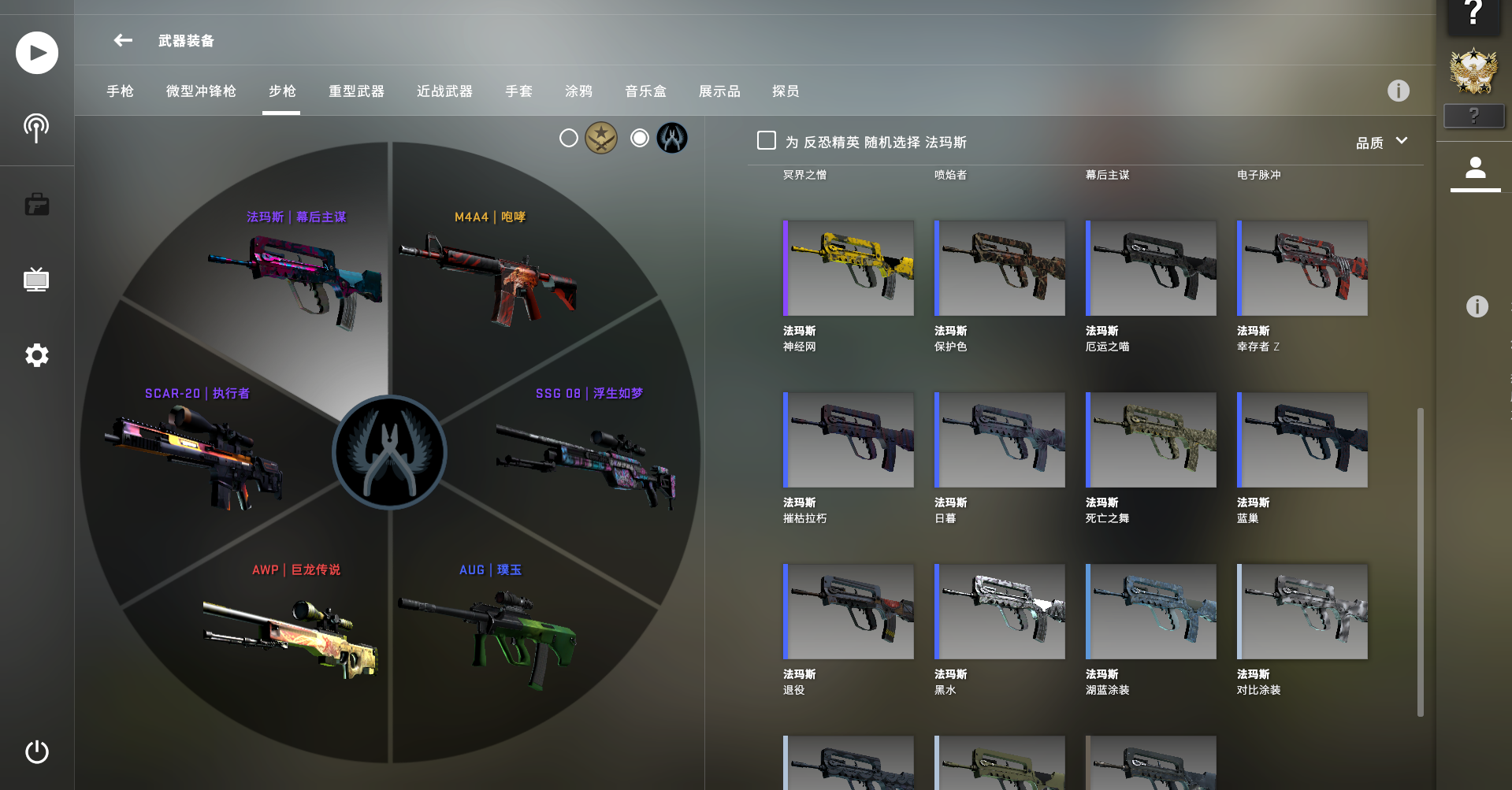
Task: Select the 重型武器 category tab
Action: coord(356,91)
